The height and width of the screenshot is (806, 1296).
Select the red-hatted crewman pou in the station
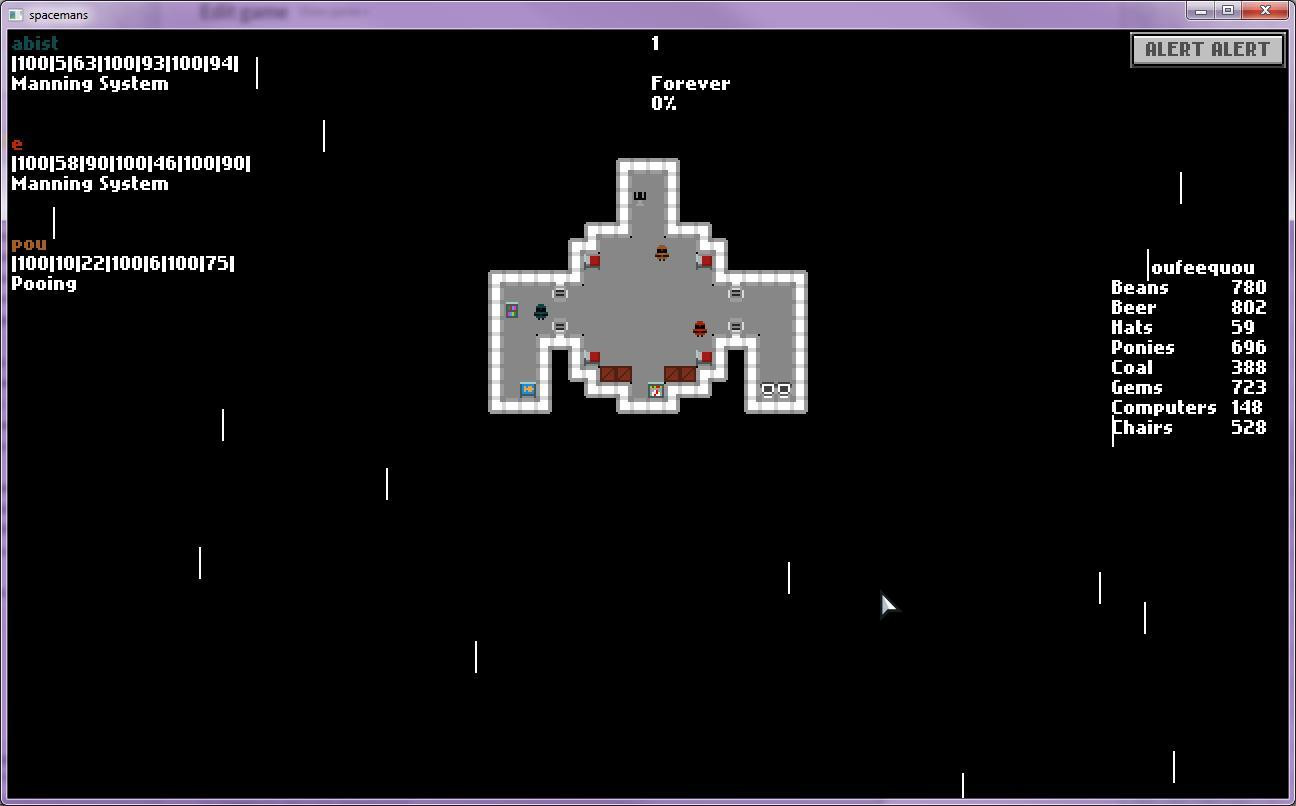coord(699,328)
